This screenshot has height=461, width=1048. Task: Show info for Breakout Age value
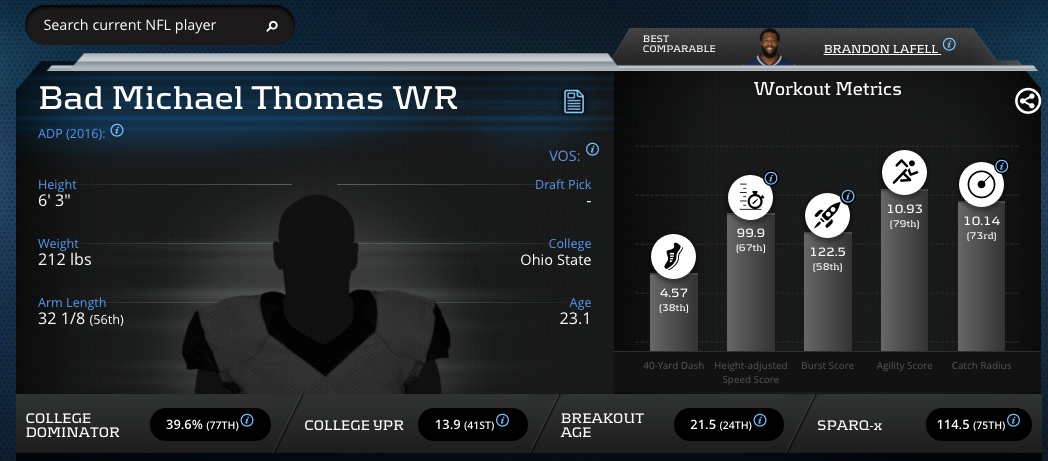click(x=762, y=421)
